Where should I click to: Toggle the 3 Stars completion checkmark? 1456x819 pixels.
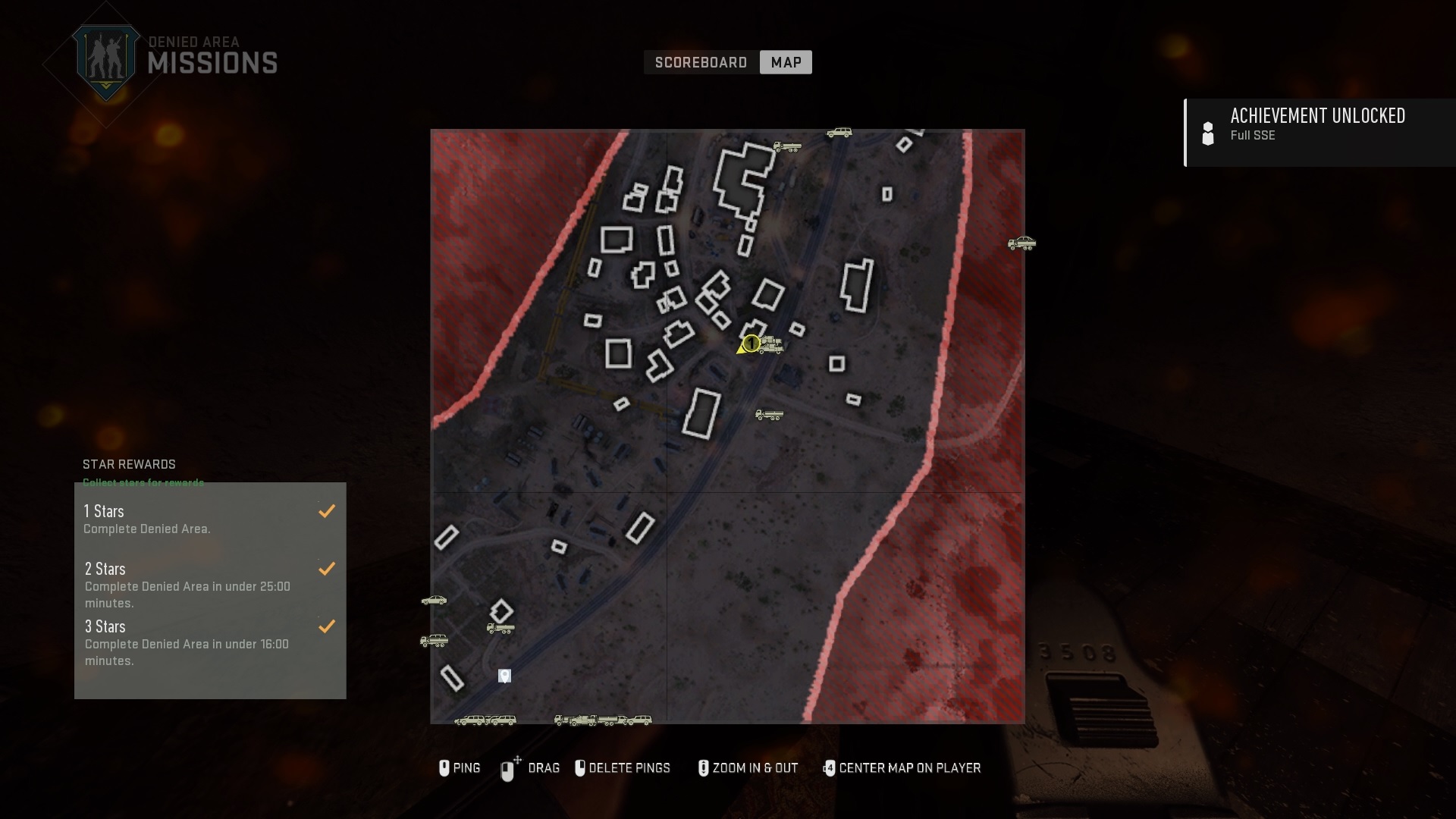(328, 627)
